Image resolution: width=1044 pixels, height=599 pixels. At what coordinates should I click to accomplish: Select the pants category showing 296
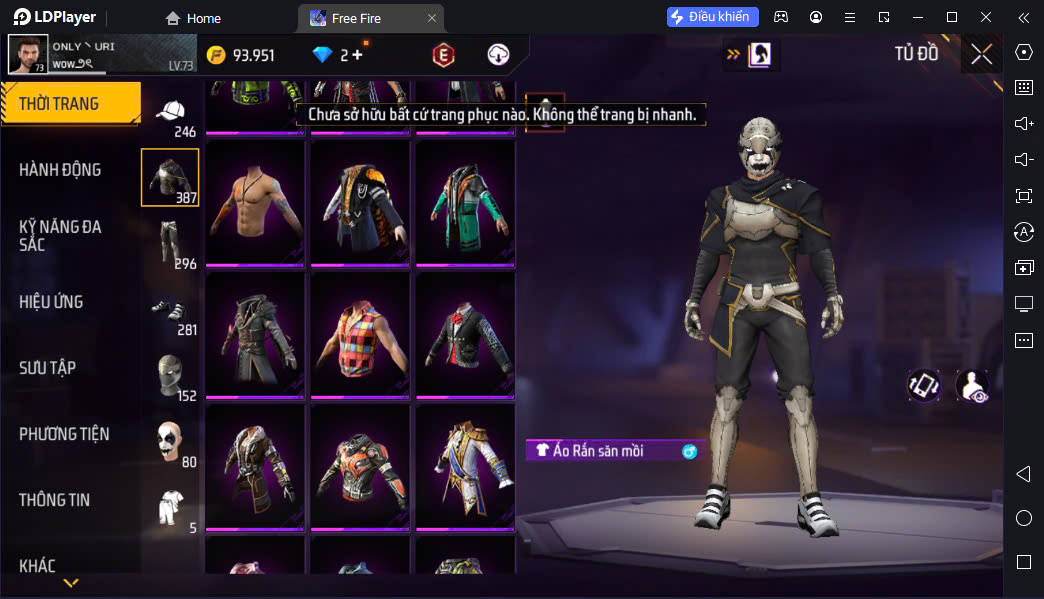[170, 243]
